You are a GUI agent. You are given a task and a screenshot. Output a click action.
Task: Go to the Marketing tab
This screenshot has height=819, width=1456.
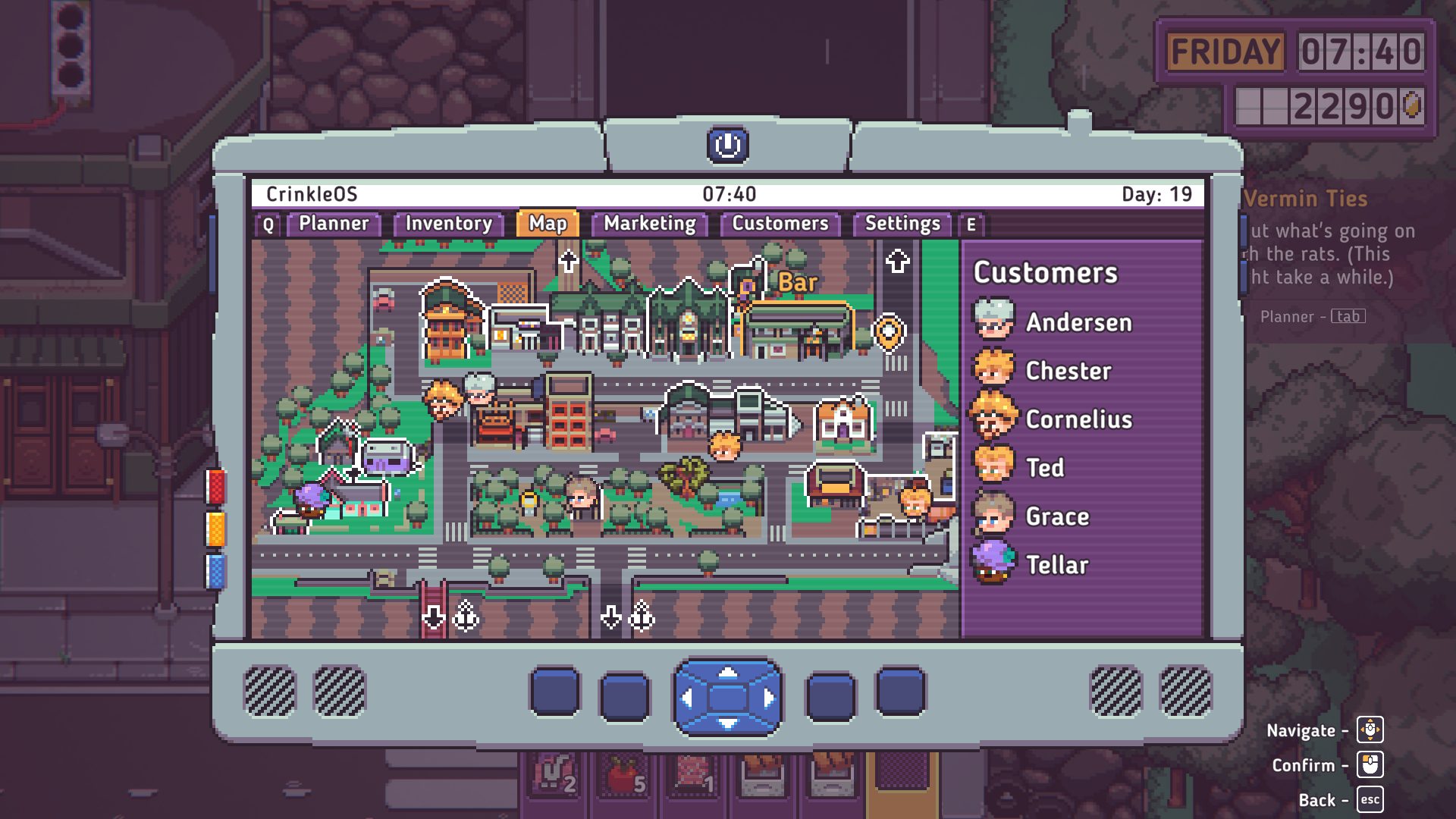649,224
